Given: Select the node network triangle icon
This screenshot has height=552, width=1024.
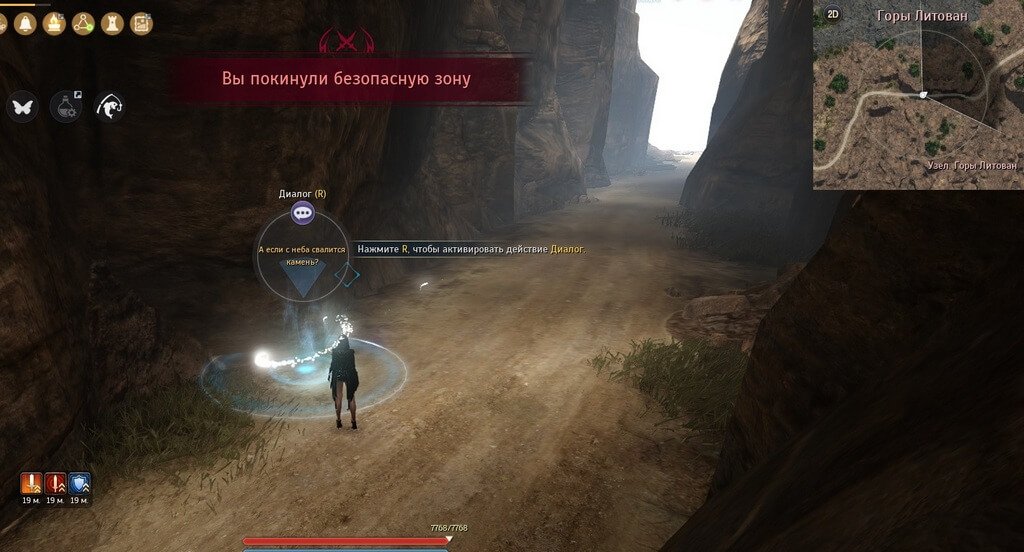Looking at the screenshot, I should [83, 22].
